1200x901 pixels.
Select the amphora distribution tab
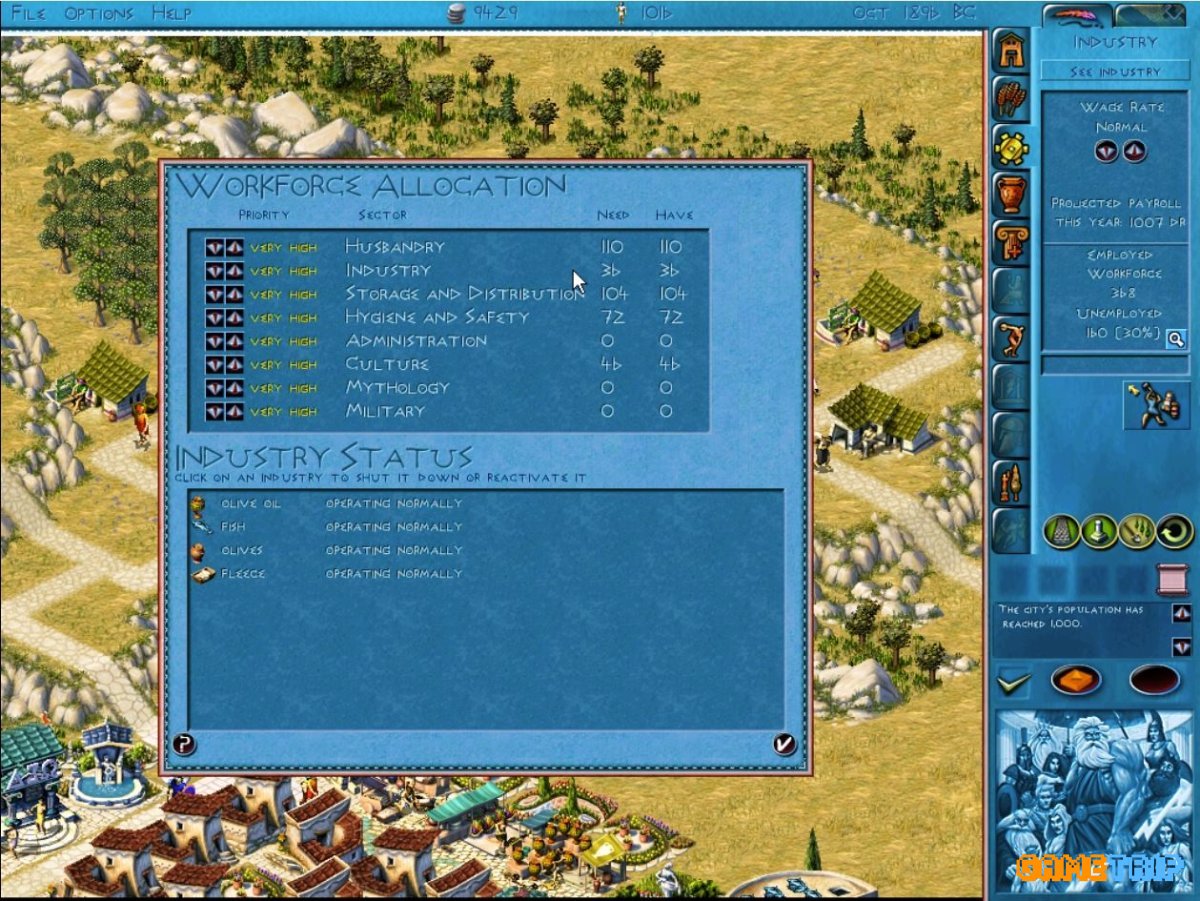(1012, 194)
